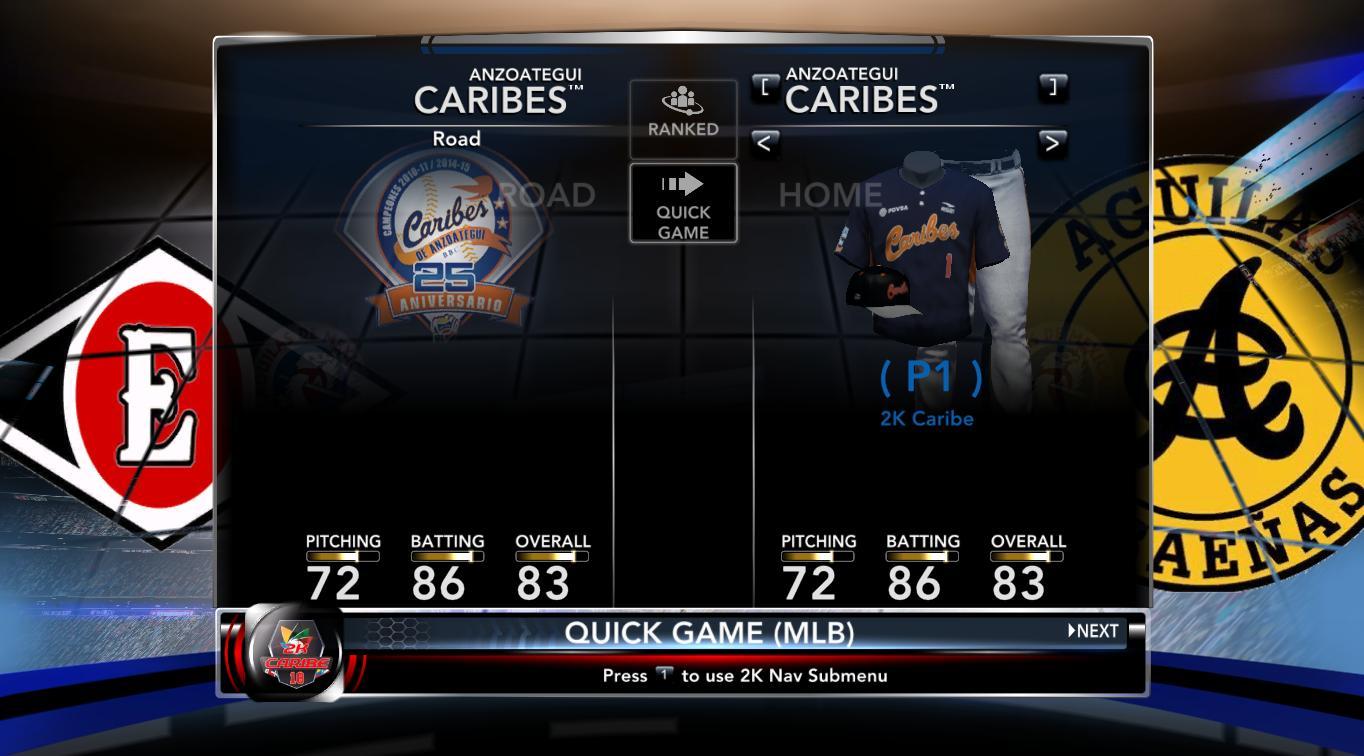Click the right arrow under home team
This screenshot has height=756, width=1364.
pyautogui.click(x=1052, y=143)
